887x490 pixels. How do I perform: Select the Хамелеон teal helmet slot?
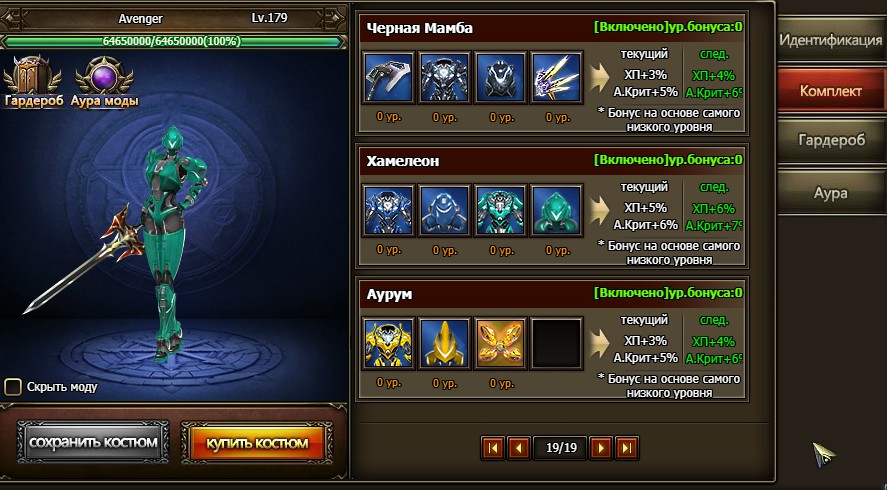(555, 210)
